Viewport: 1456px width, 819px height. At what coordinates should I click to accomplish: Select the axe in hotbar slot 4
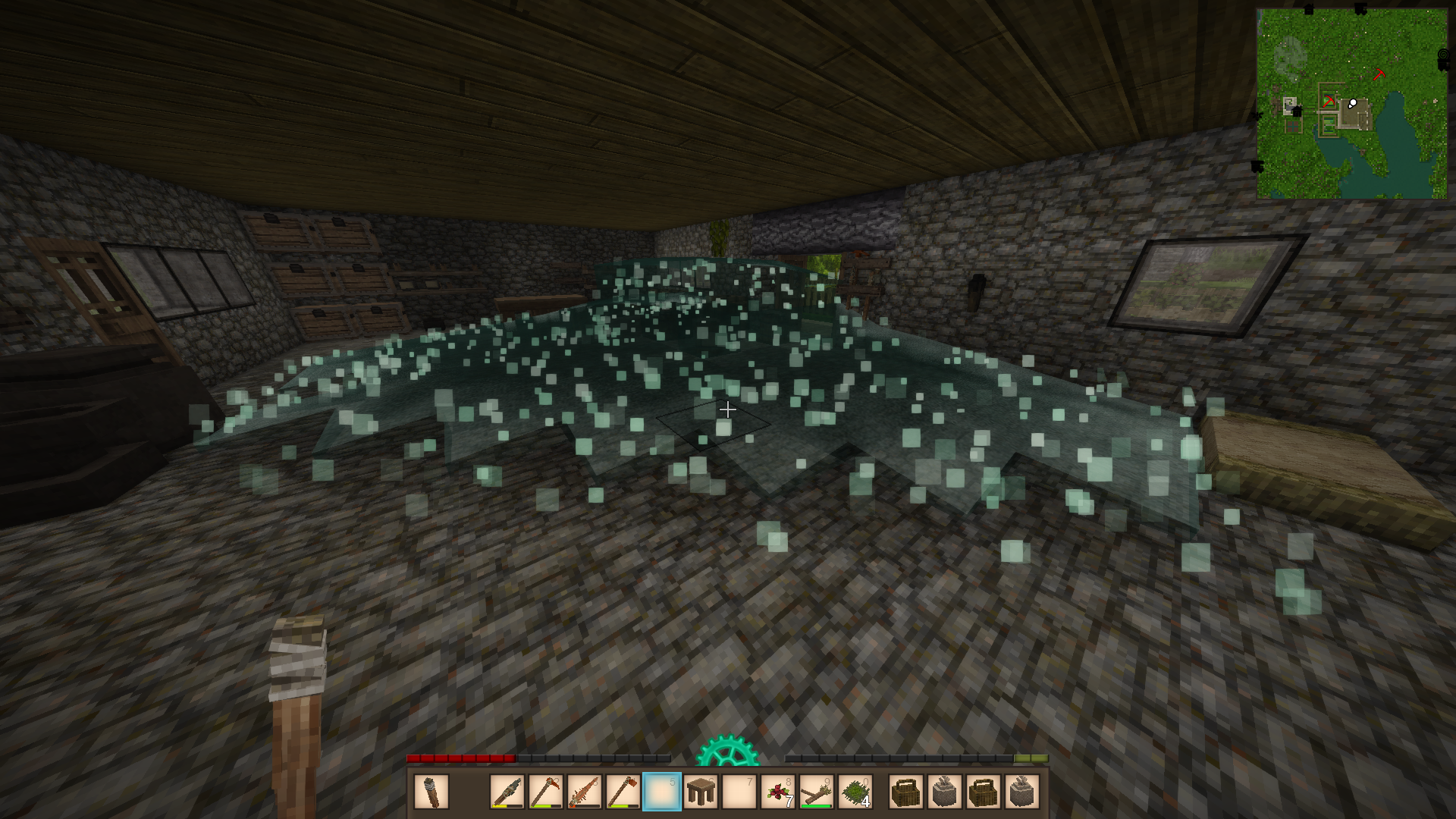pos(623,792)
